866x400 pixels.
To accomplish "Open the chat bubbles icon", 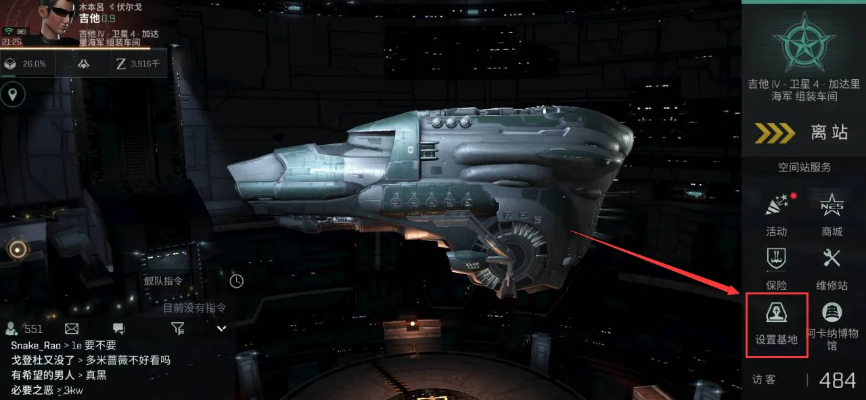I will [x=118, y=328].
